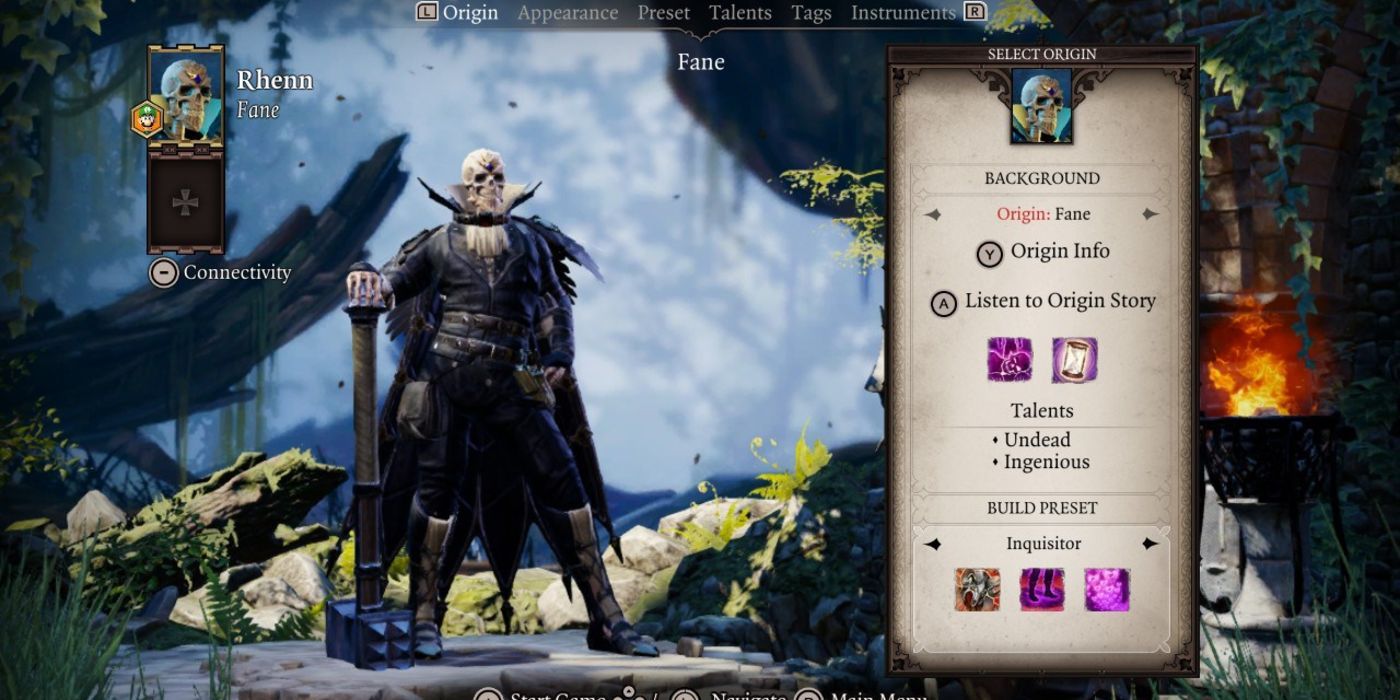Screen dimensions: 1400x700
Task: Open the Appearance tab
Action: 567,13
